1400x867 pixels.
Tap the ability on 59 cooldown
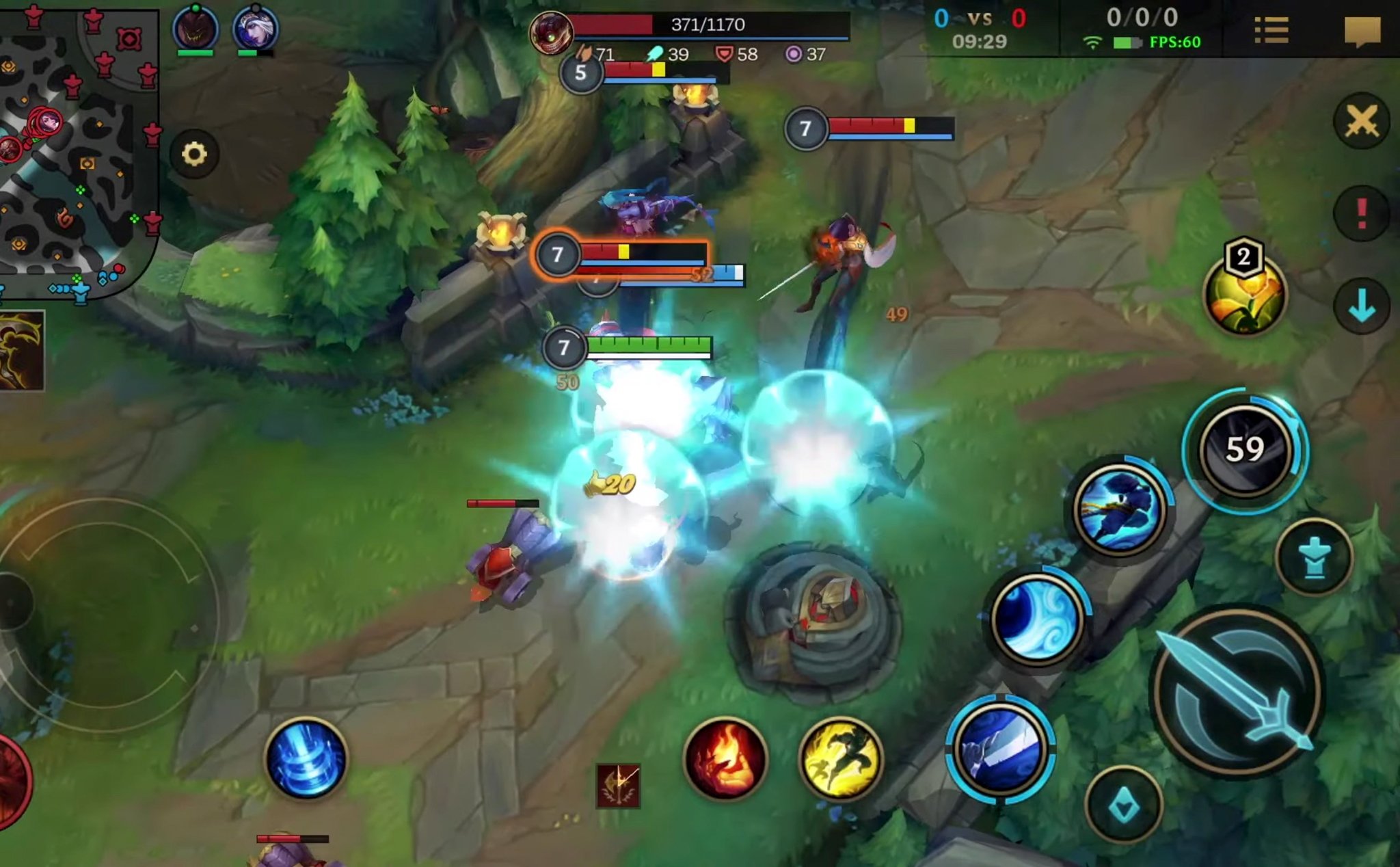point(1245,450)
